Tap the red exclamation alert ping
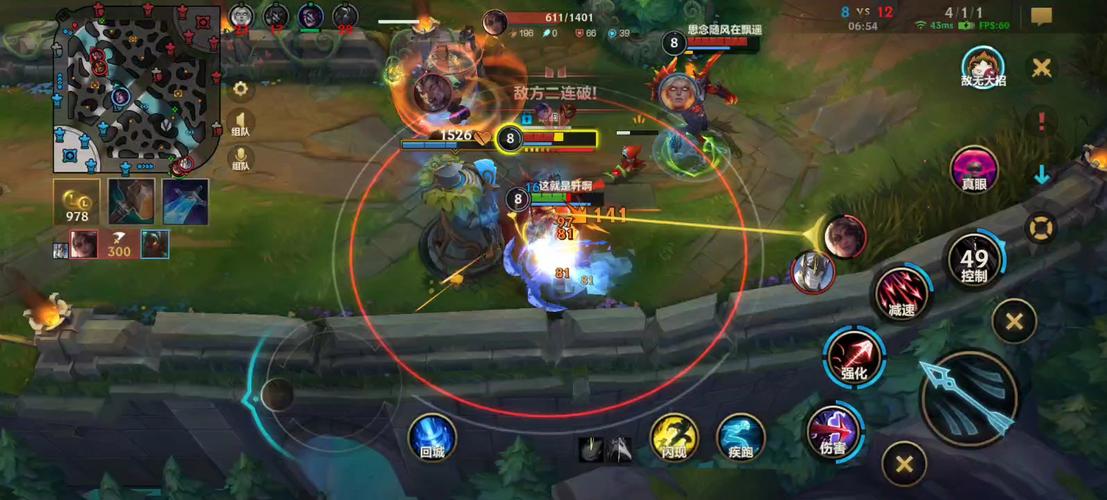The image size is (1107, 500). pyautogui.click(x=1041, y=122)
